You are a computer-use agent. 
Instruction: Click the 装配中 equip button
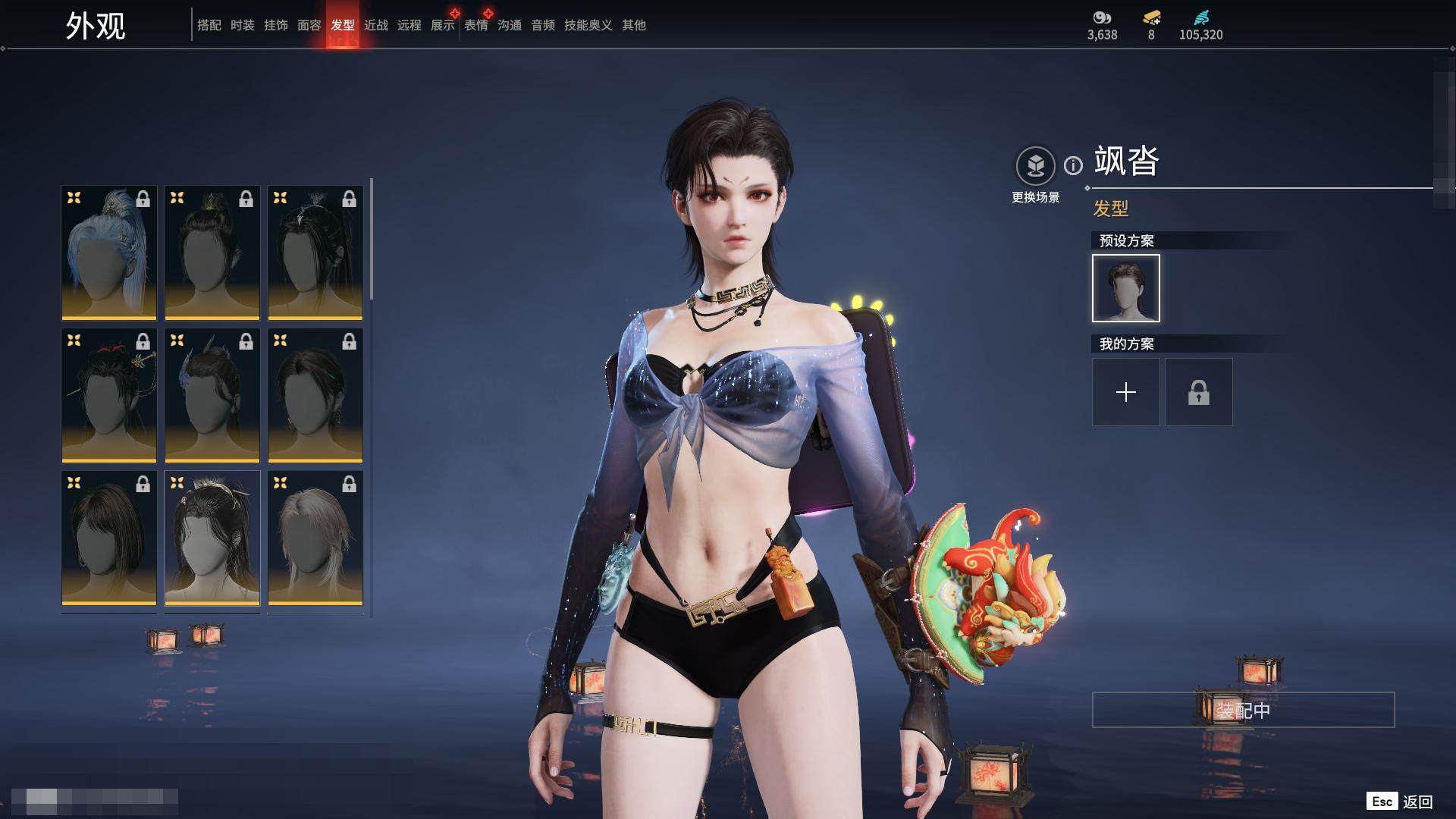point(1243,710)
